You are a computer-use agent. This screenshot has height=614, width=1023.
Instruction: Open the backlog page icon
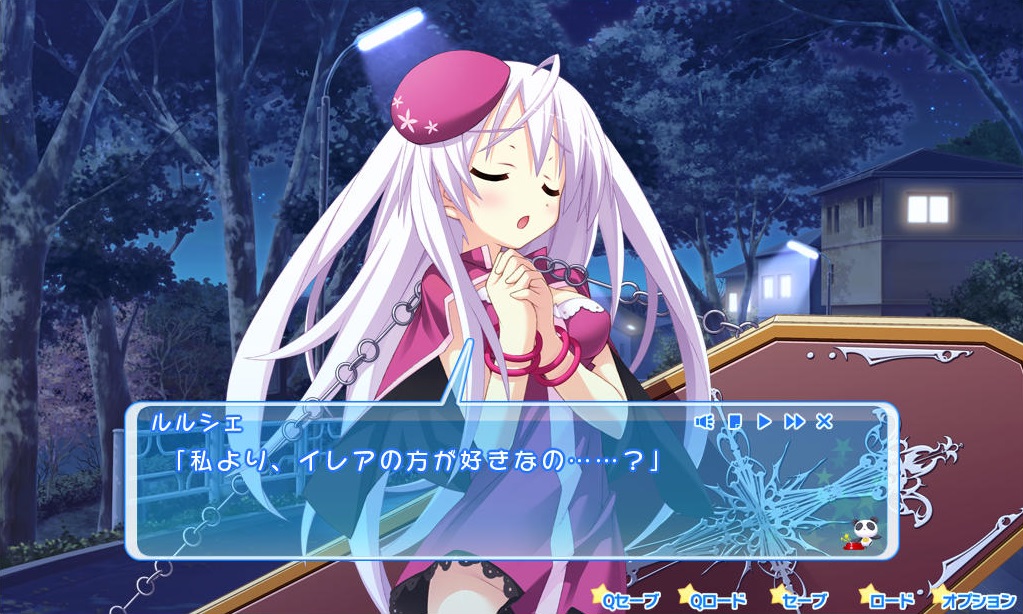coord(734,421)
